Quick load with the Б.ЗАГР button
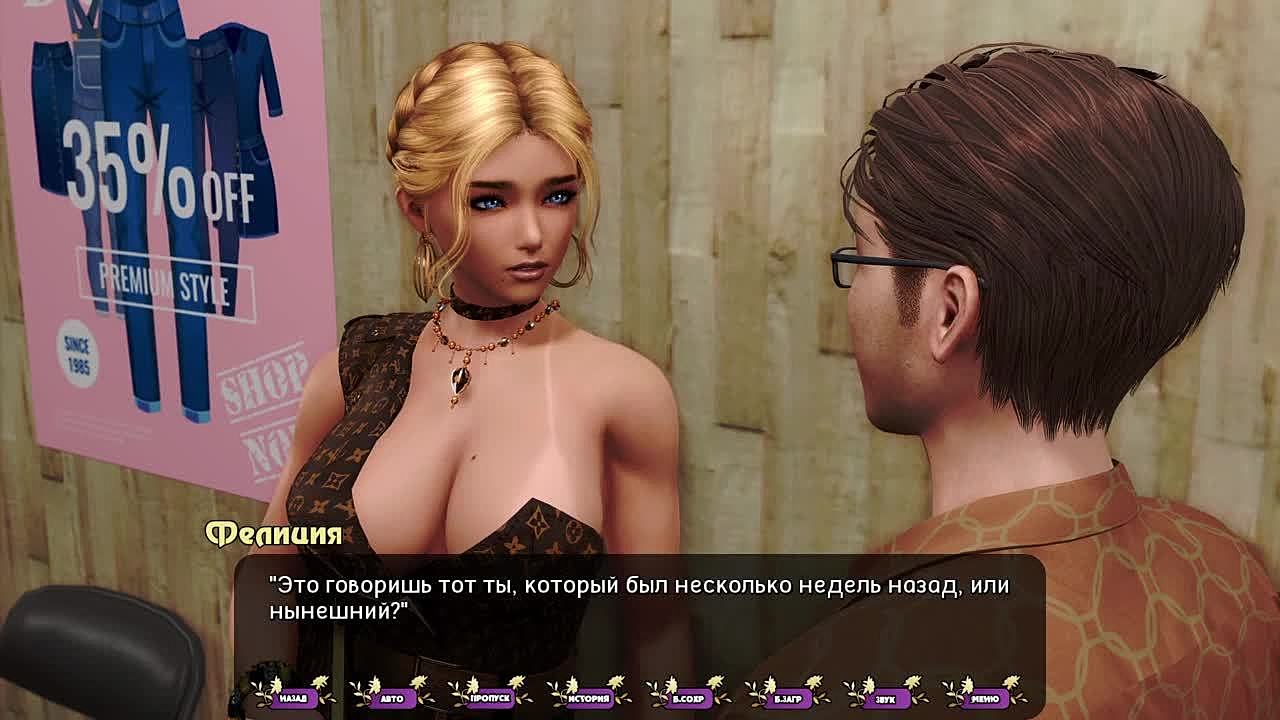Image resolution: width=1280 pixels, height=720 pixels. (787, 697)
